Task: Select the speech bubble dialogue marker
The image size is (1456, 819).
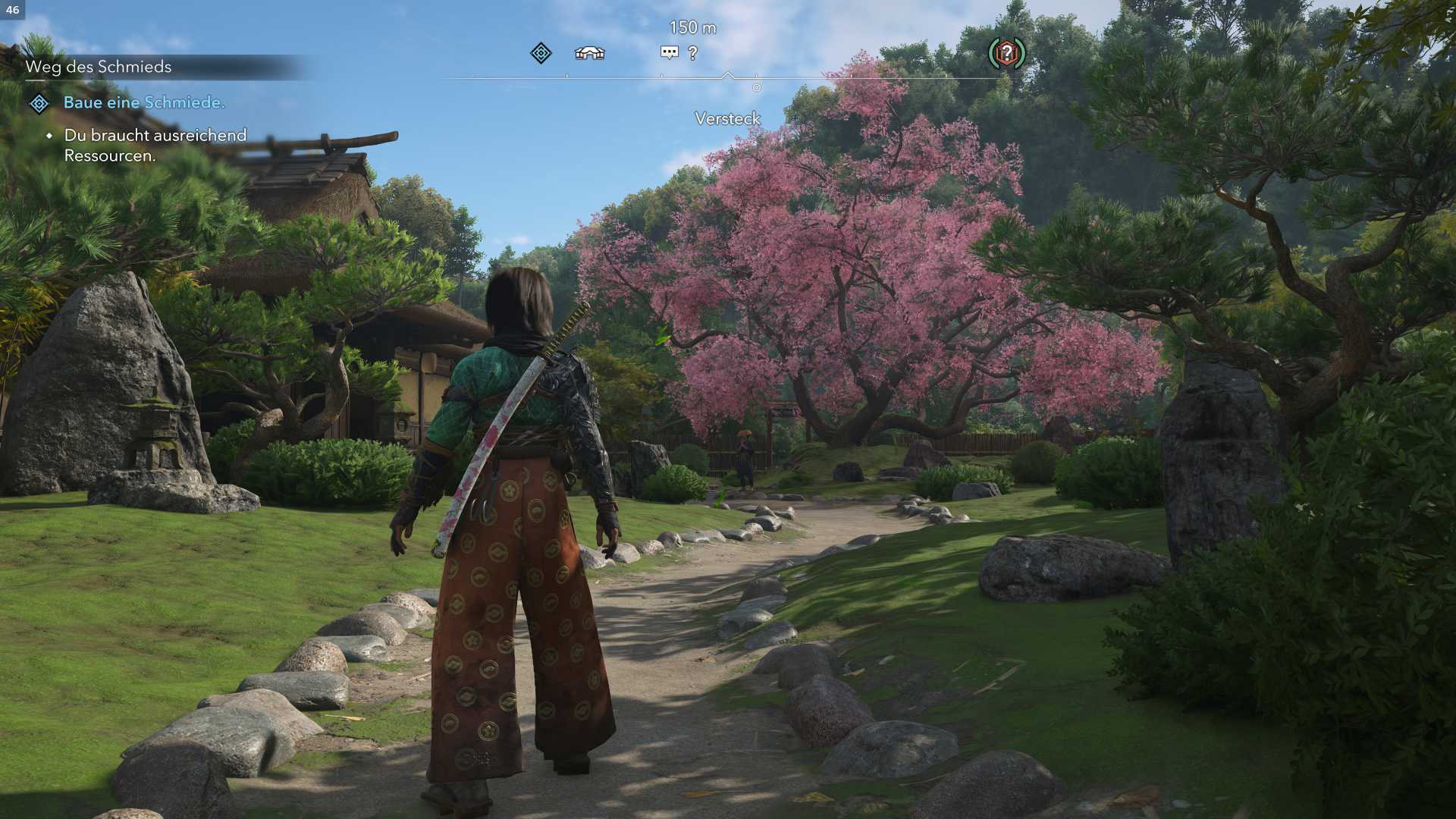Action: 669,52
